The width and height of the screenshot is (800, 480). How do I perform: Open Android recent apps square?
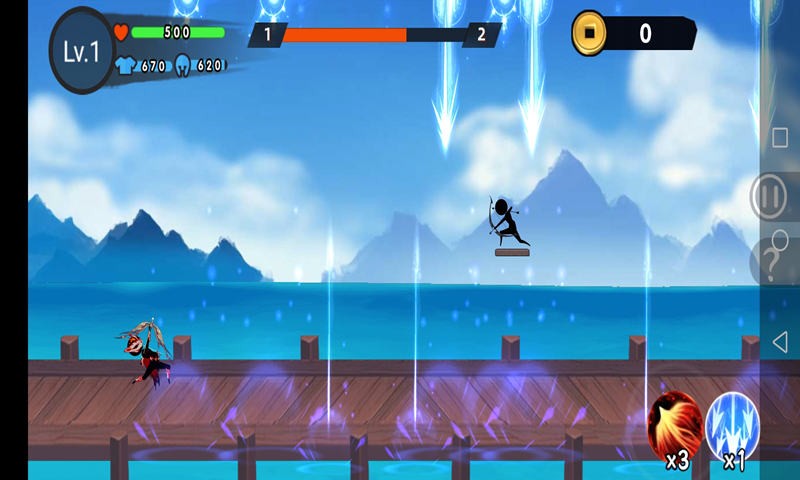780,137
